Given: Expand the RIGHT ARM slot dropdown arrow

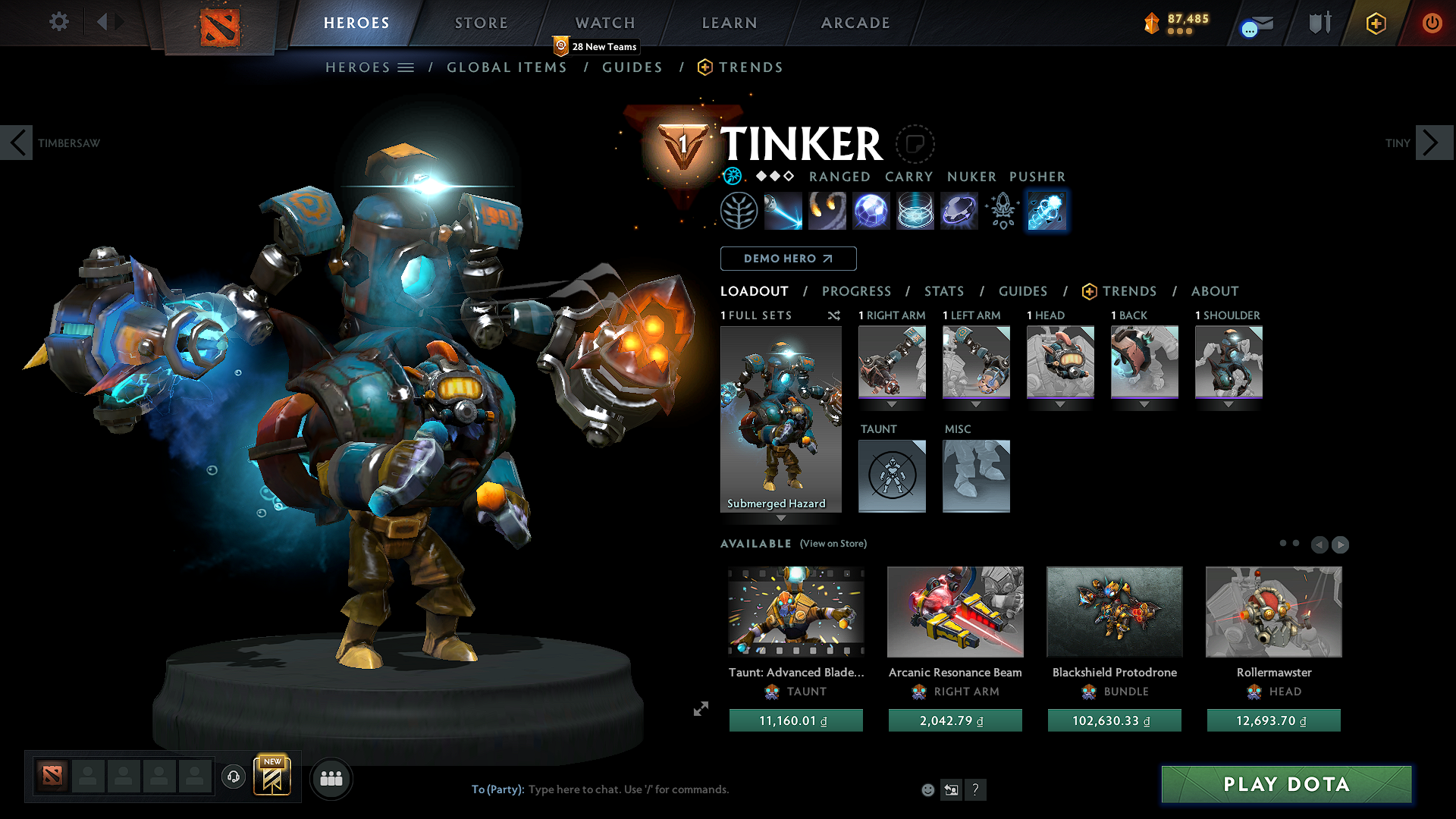Looking at the screenshot, I should point(892,404).
